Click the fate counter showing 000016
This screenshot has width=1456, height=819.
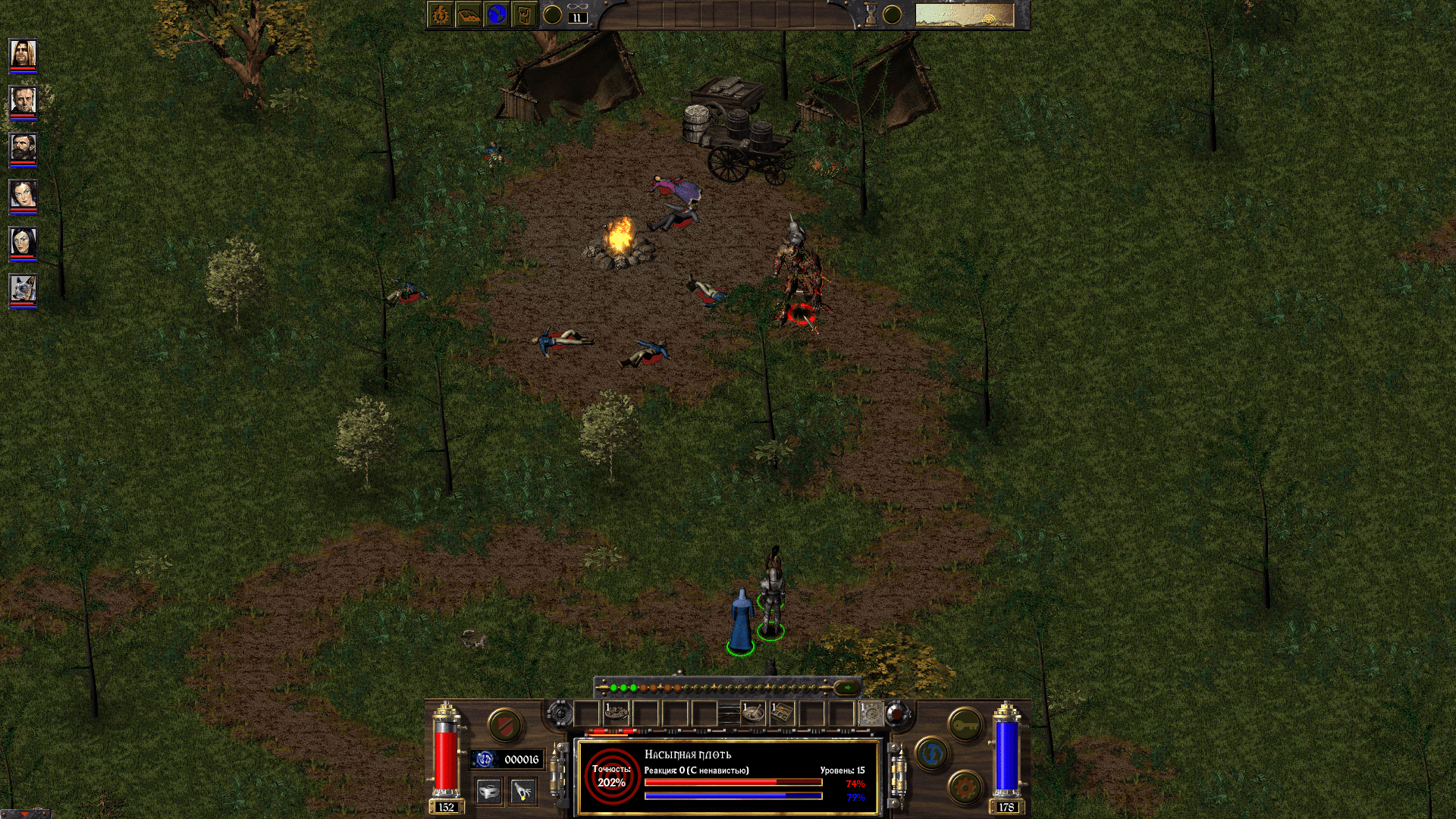(x=521, y=758)
